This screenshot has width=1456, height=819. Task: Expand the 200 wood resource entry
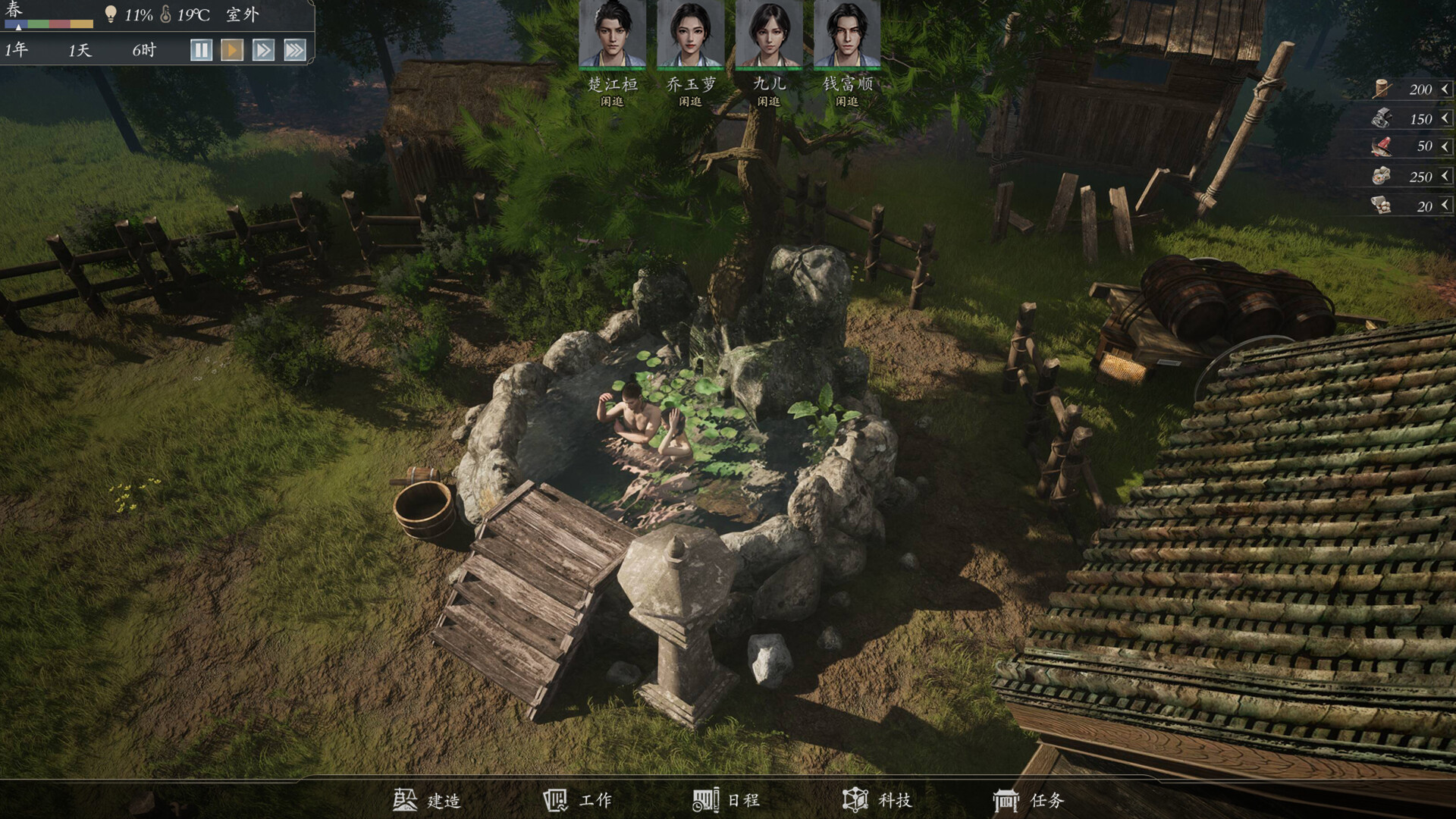(x=1442, y=87)
